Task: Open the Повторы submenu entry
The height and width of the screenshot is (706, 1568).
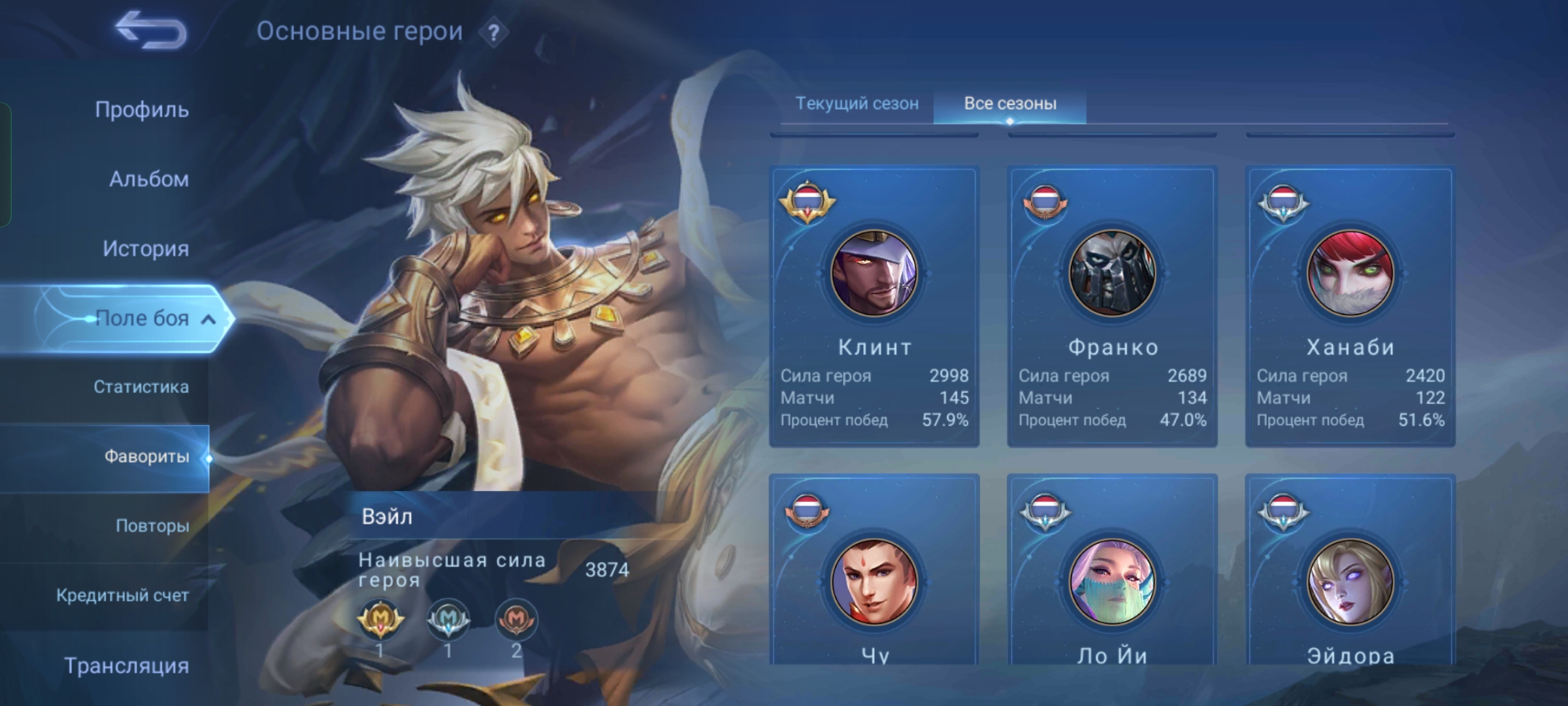Action: [x=152, y=526]
